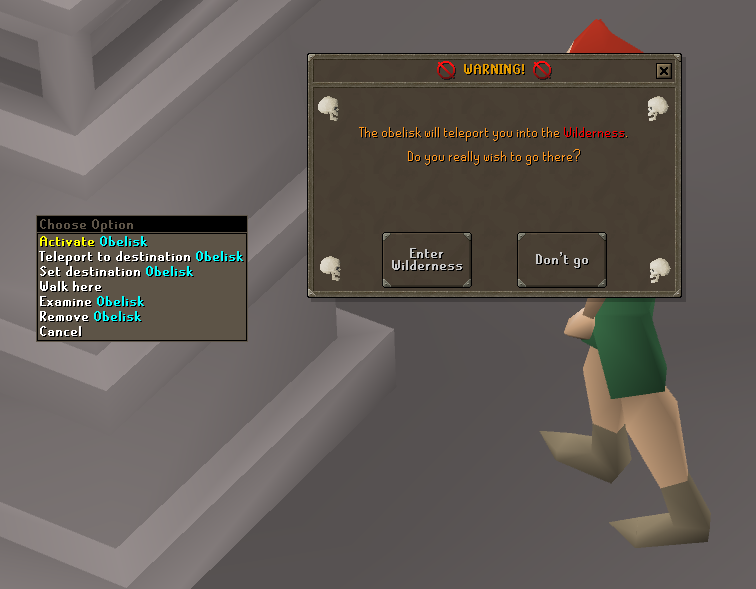Pick the Set destination Obelisk option
The width and height of the screenshot is (756, 589).
click(x=116, y=271)
